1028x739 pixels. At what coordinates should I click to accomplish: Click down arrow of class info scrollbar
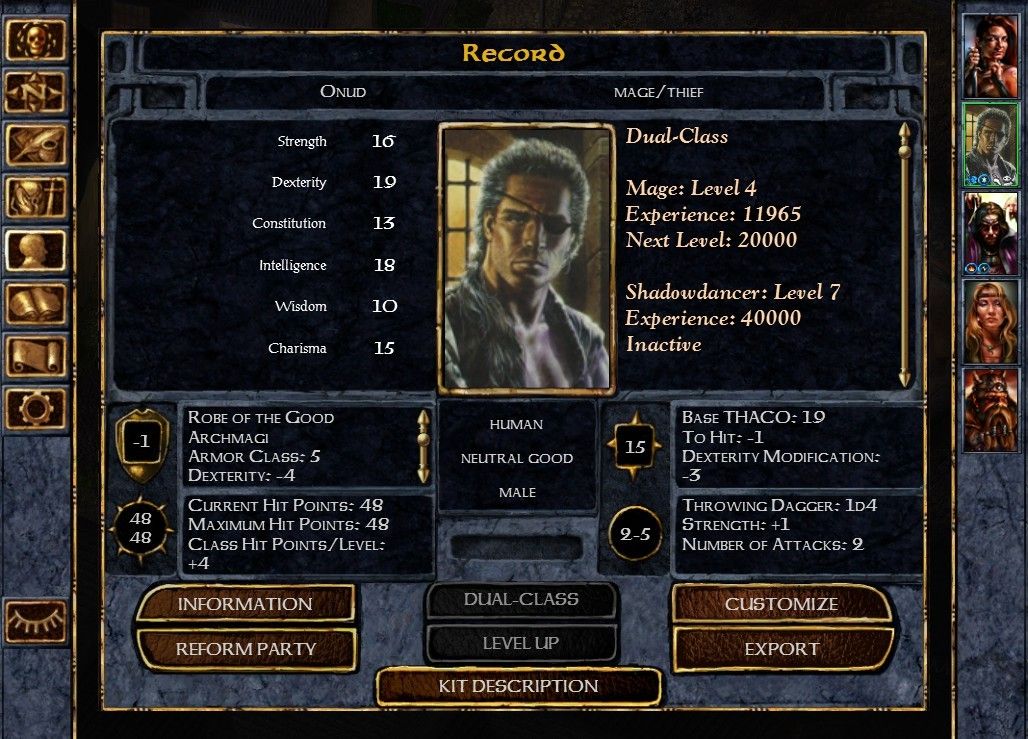tap(905, 377)
